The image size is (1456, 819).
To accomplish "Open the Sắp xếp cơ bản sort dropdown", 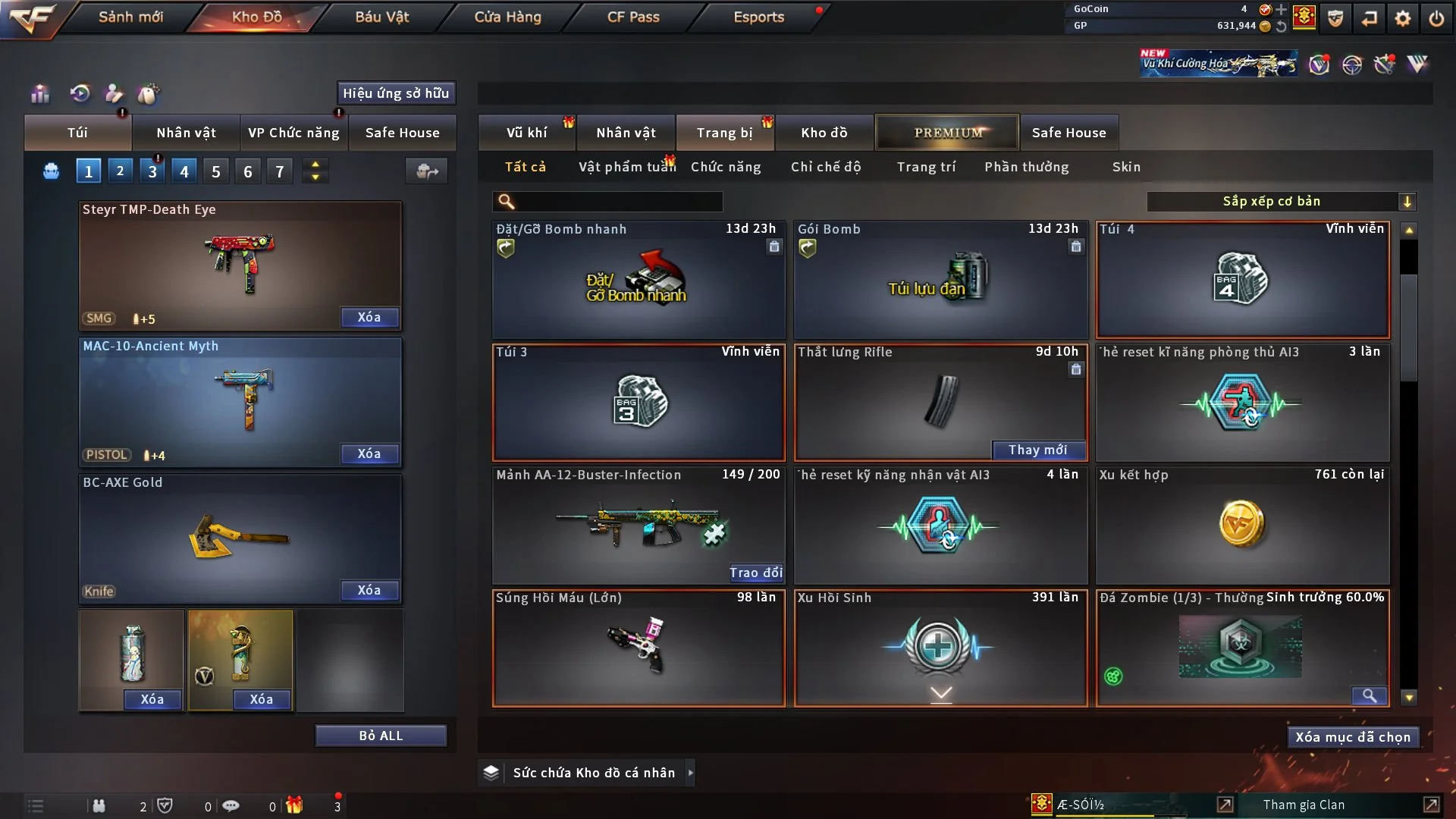I will [1281, 201].
